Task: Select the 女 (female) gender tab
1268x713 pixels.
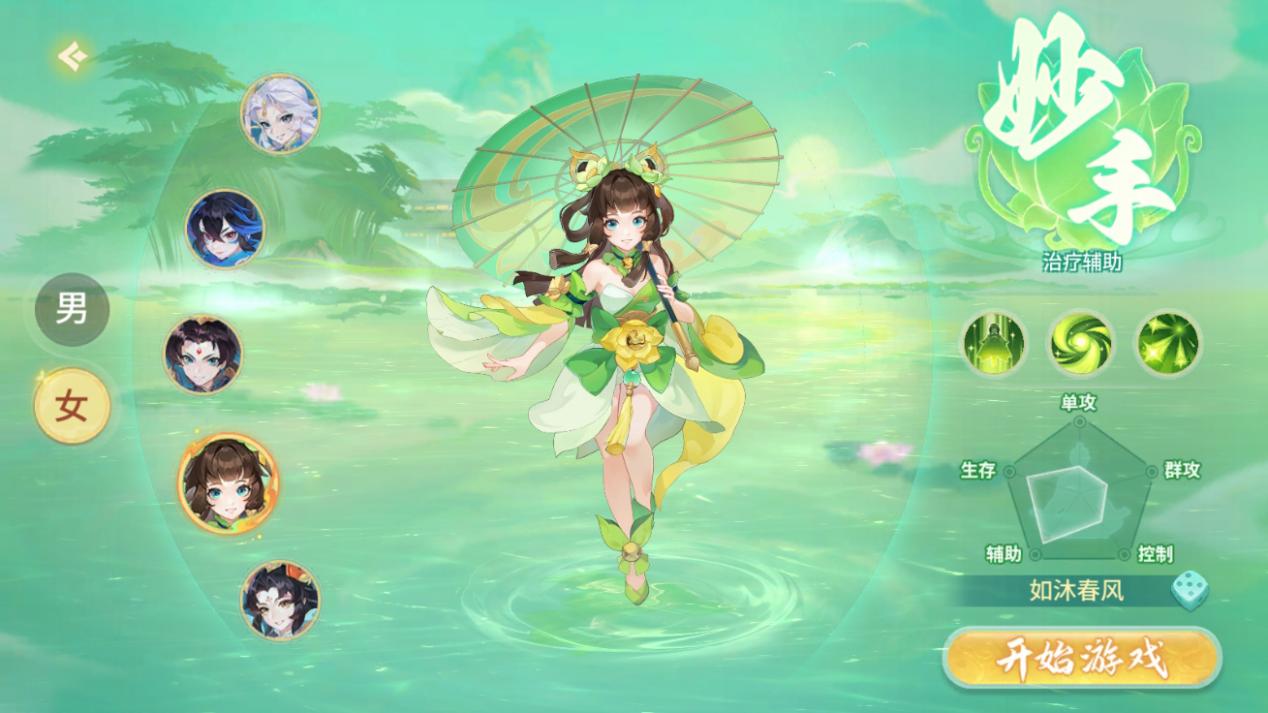Action: tap(72, 405)
